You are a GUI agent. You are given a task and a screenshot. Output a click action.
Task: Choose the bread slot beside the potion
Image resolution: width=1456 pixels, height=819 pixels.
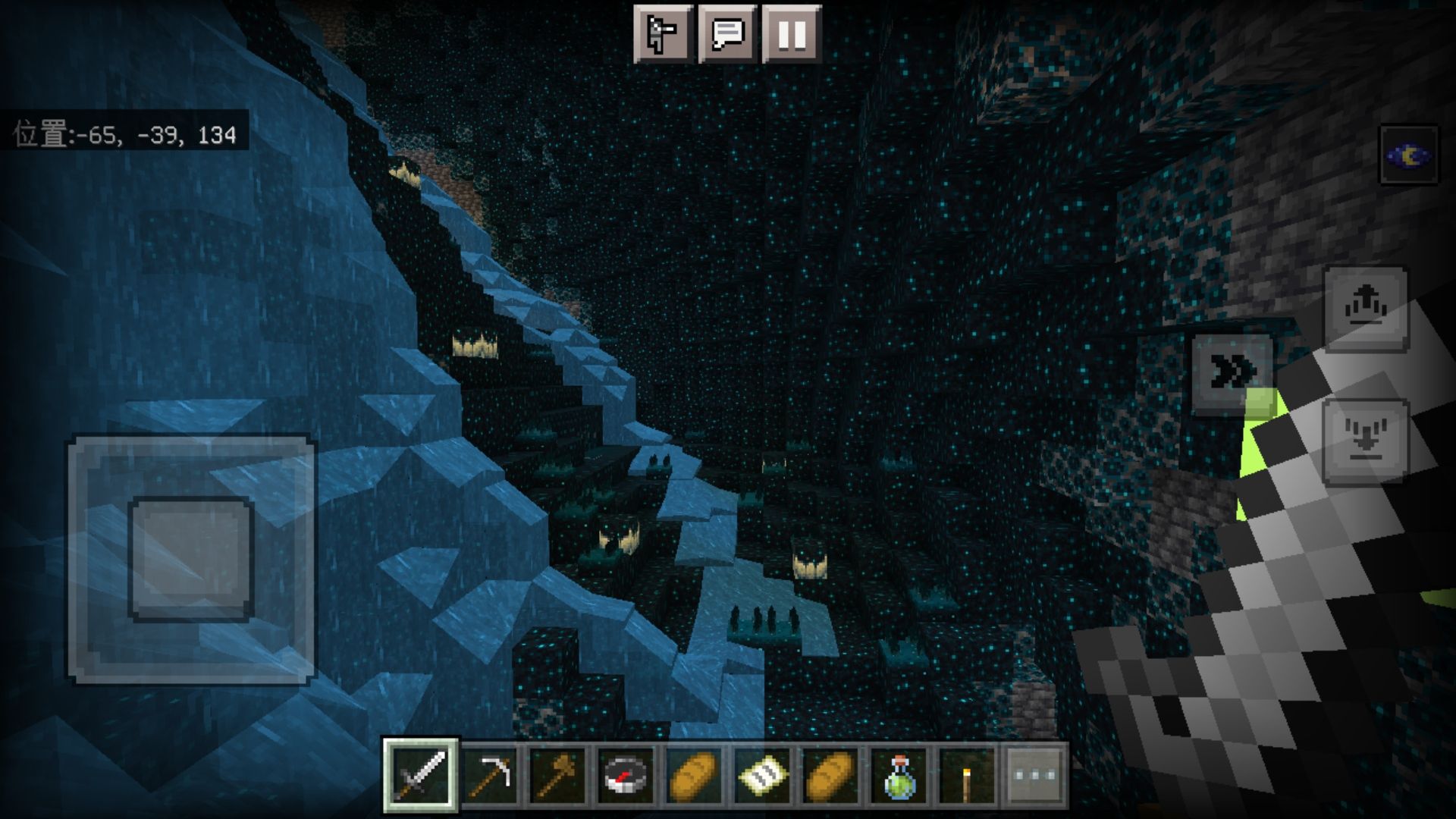tap(830, 775)
